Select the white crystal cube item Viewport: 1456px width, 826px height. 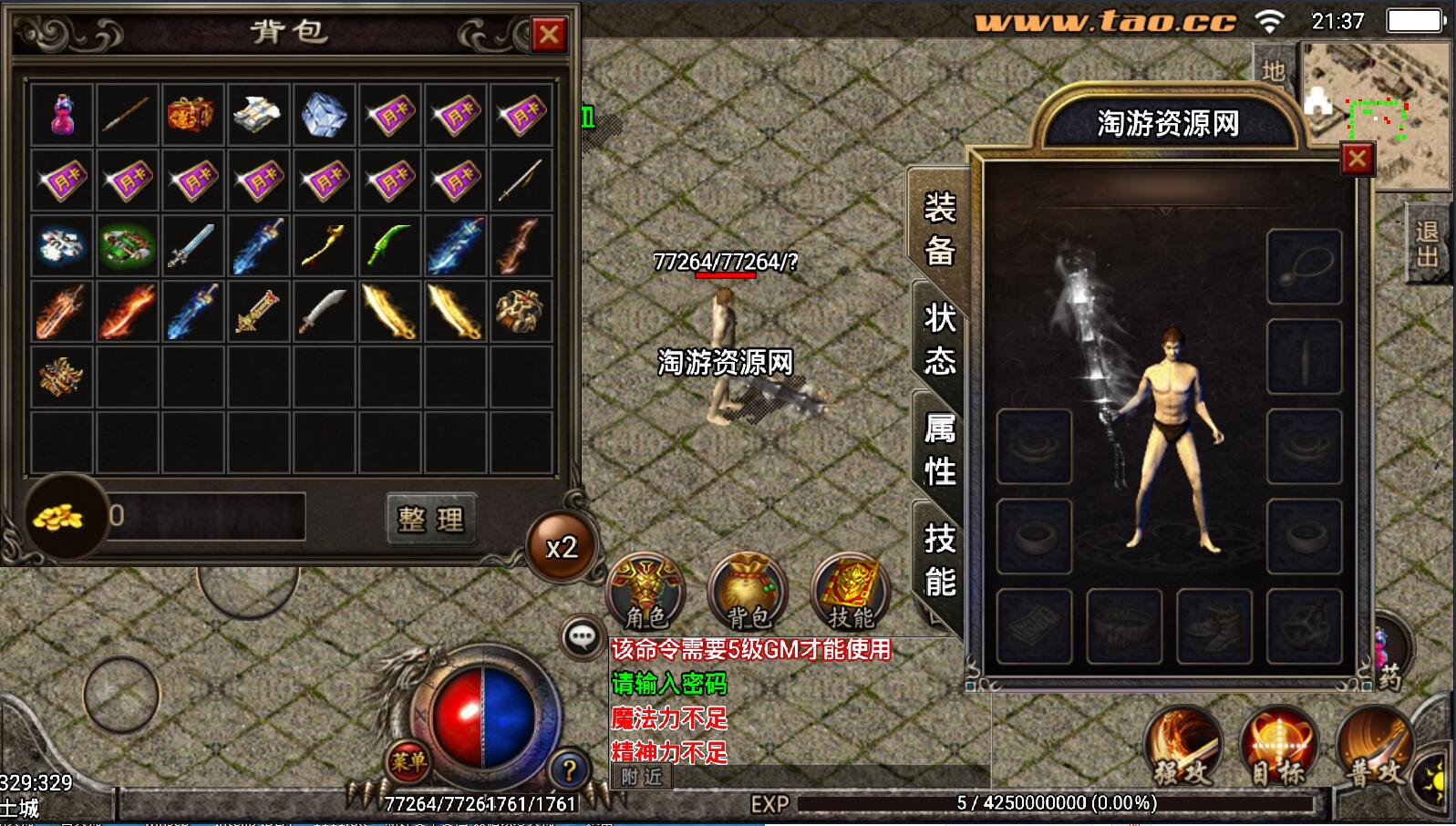click(x=325, y=115)
